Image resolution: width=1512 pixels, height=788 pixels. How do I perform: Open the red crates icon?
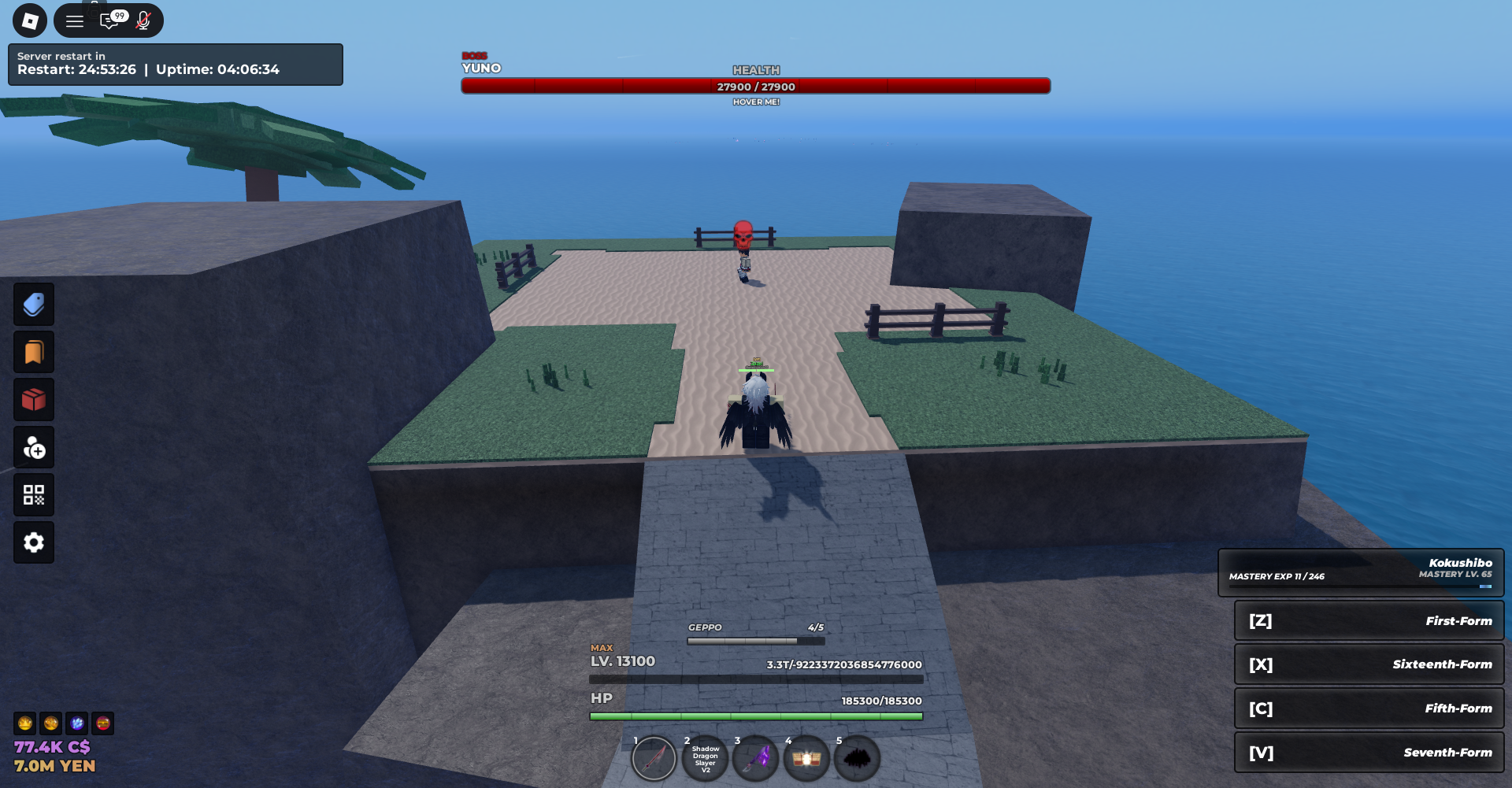click(33, 399)
